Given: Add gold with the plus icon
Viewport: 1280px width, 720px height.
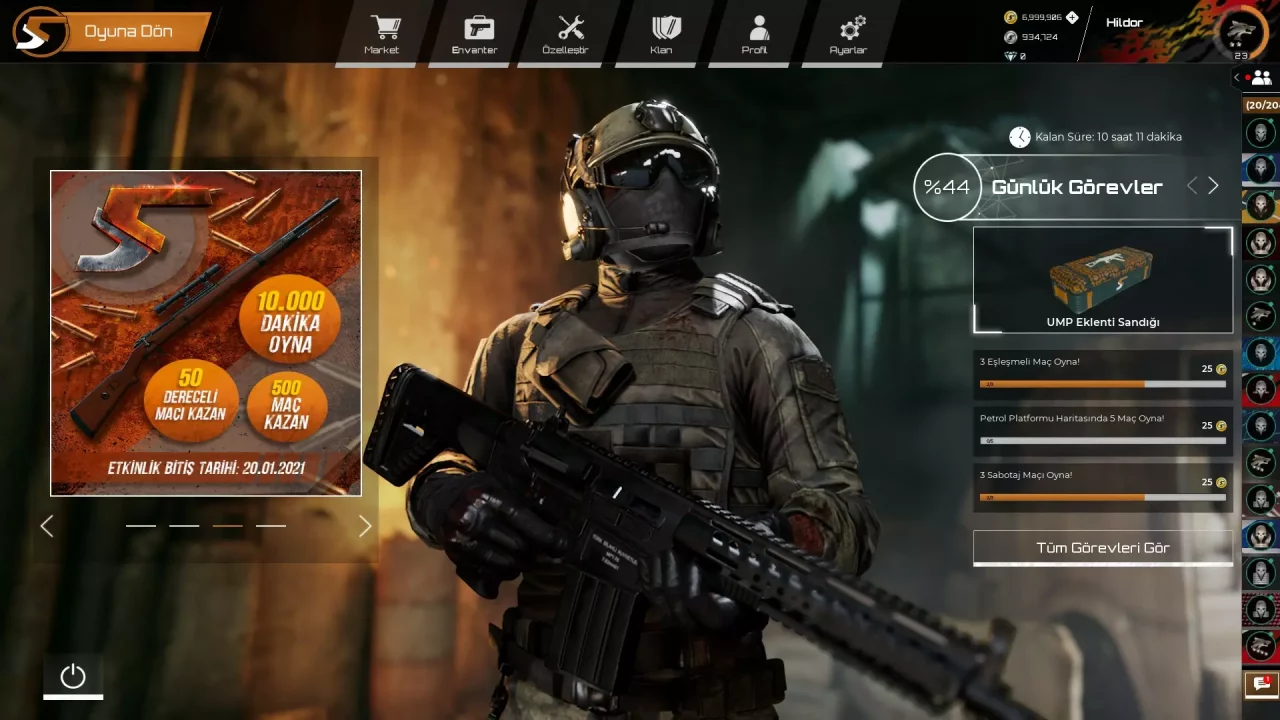Looking at the screenshot, I should (1072, 17).
